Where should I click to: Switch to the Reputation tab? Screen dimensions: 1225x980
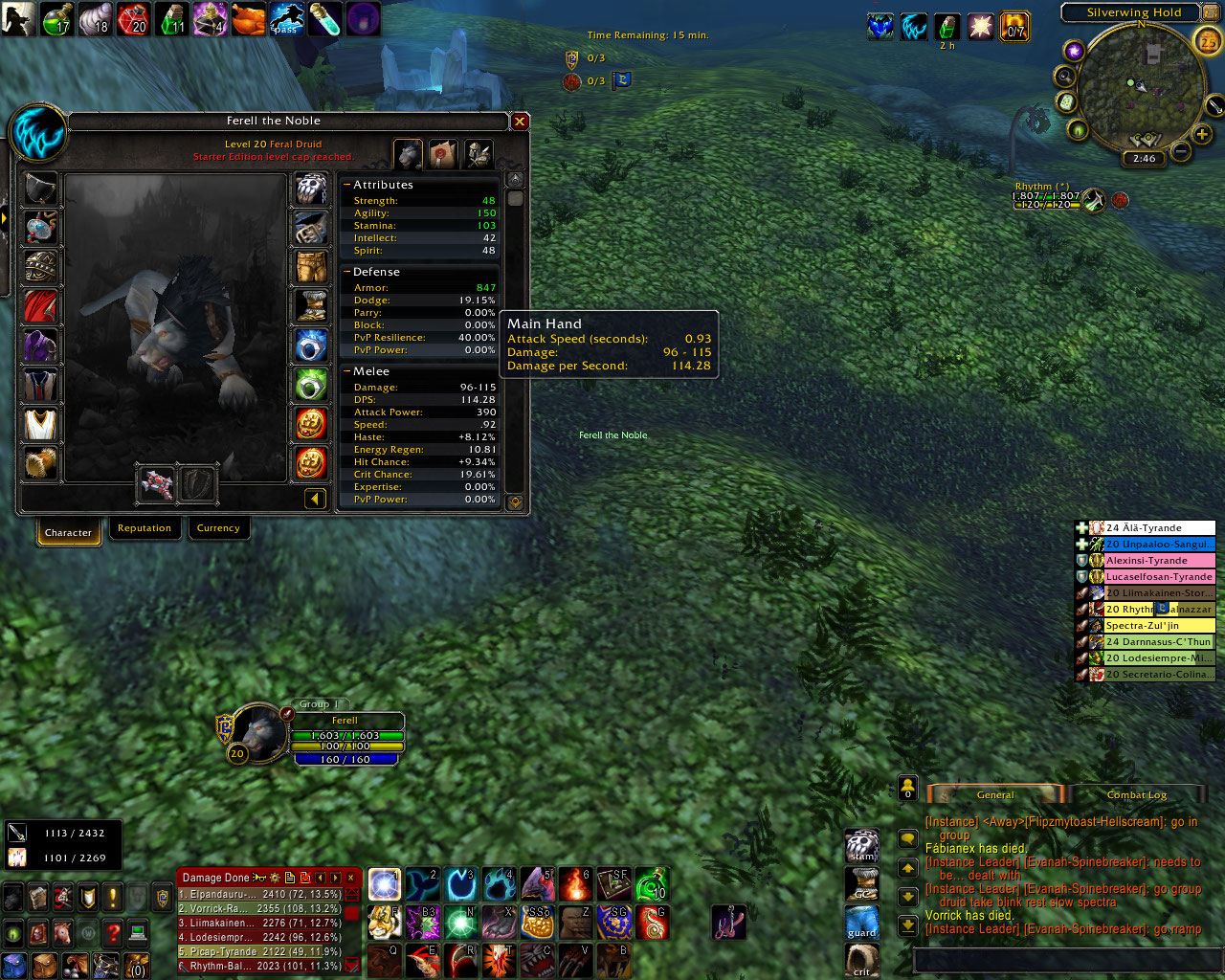[x=145, y=528]
